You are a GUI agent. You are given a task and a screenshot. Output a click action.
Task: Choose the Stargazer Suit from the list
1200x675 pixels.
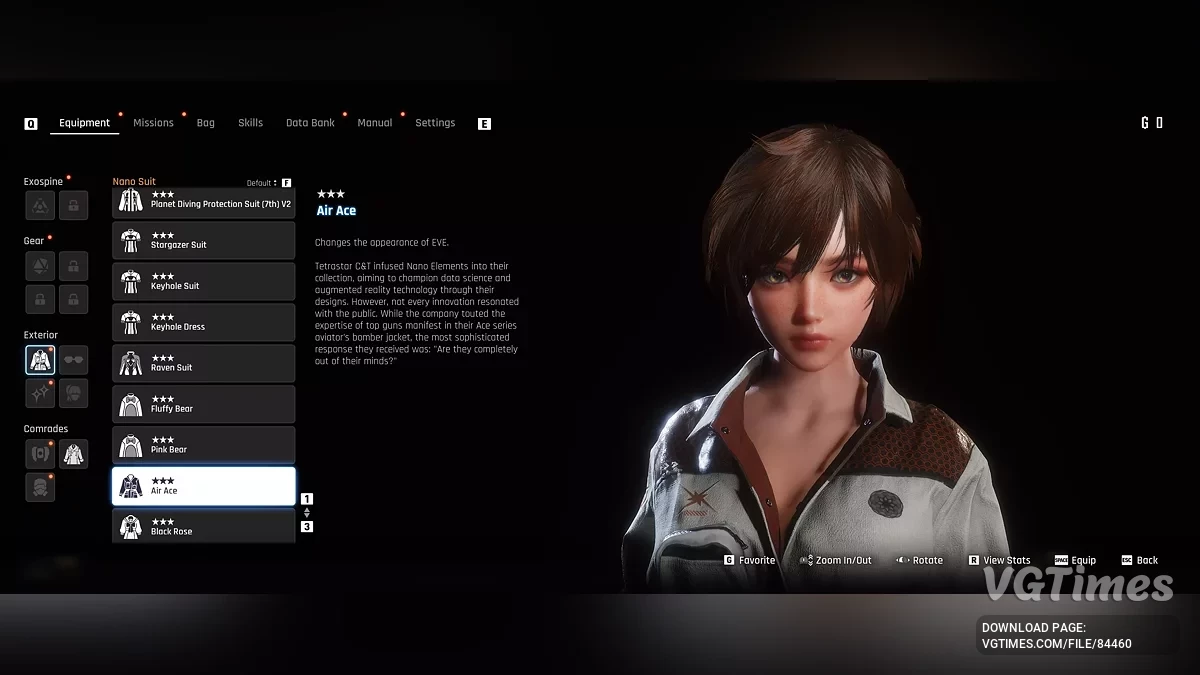click(x=203, y=240)
